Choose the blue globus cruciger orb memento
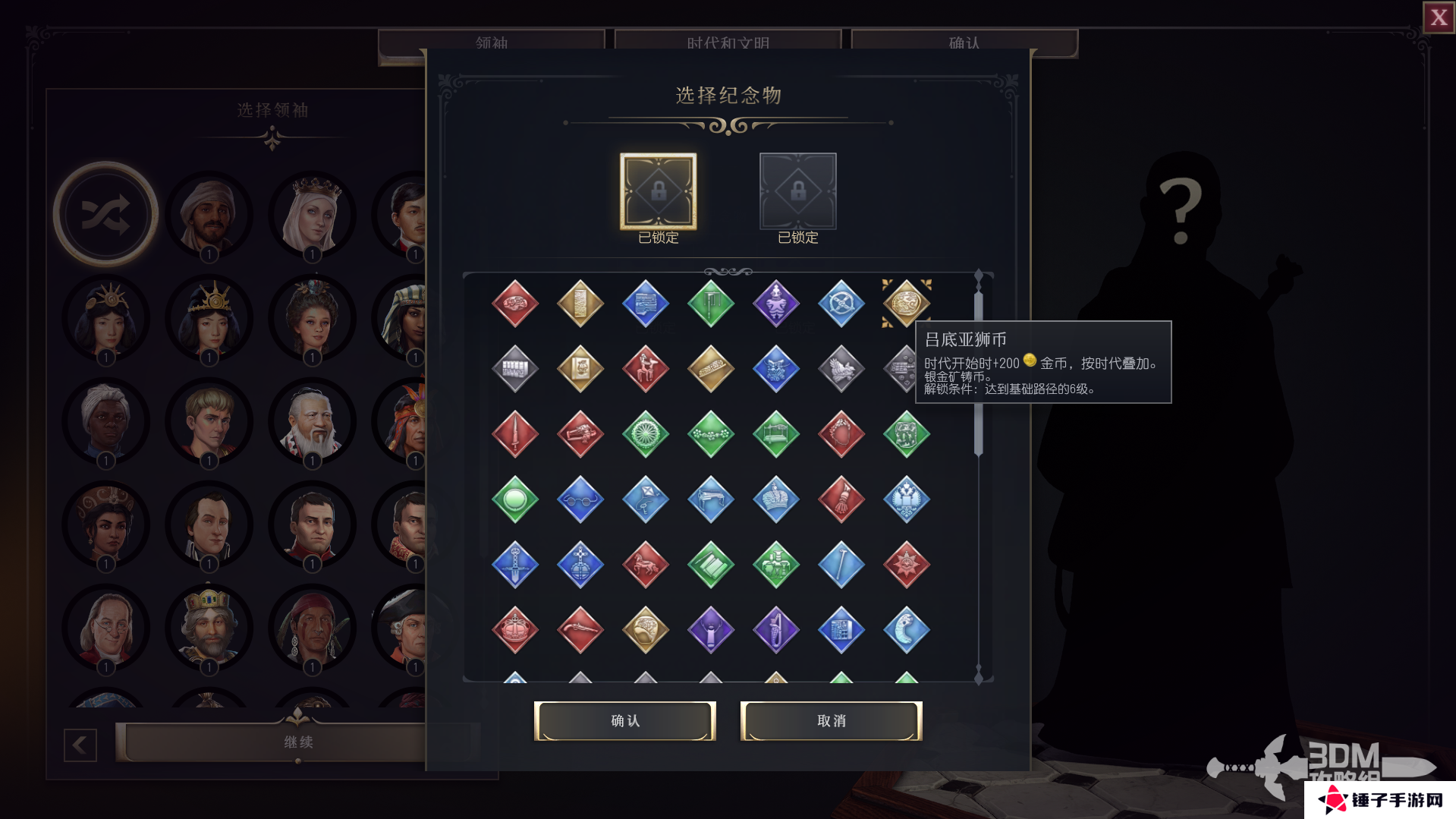 (x=580, y=565)
